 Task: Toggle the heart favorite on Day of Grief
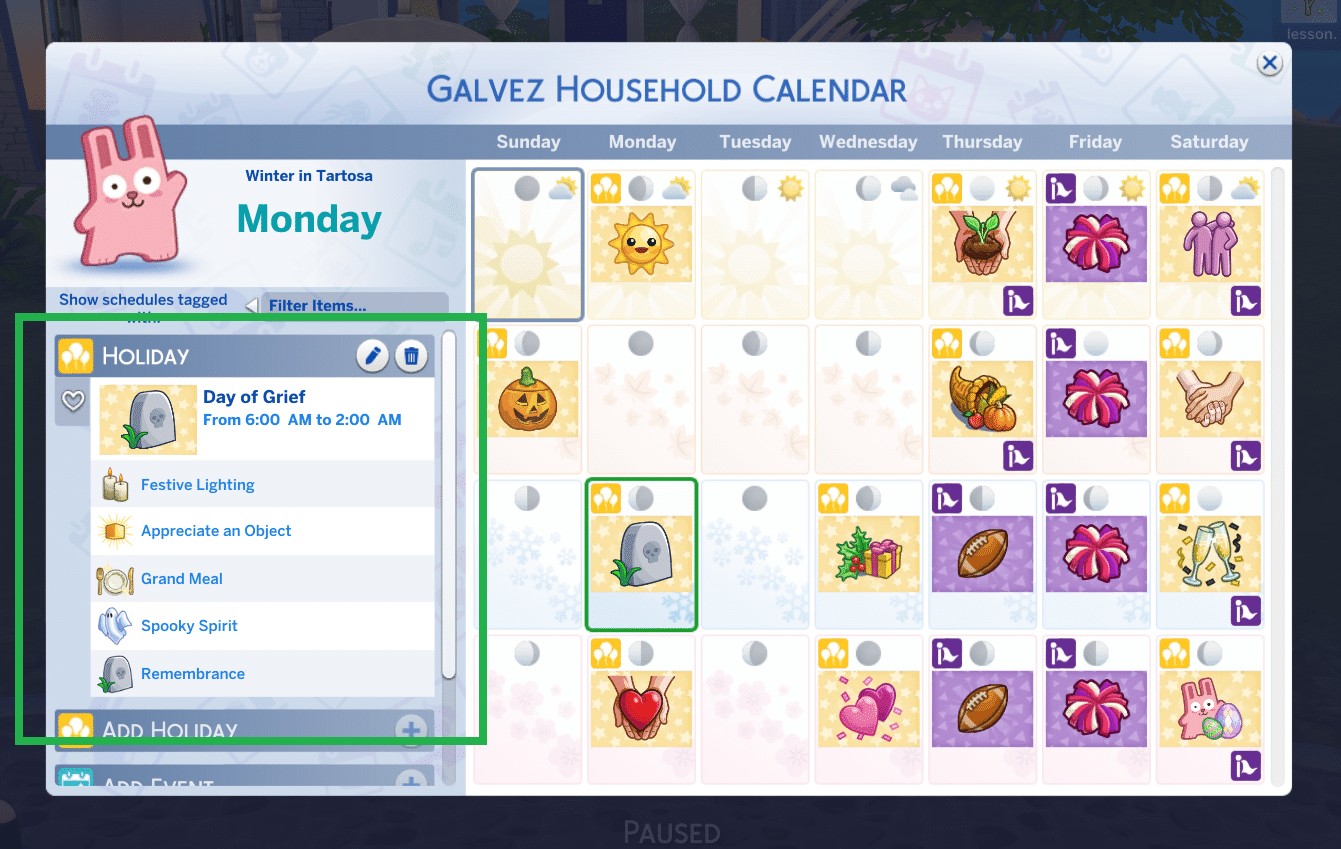72,401
